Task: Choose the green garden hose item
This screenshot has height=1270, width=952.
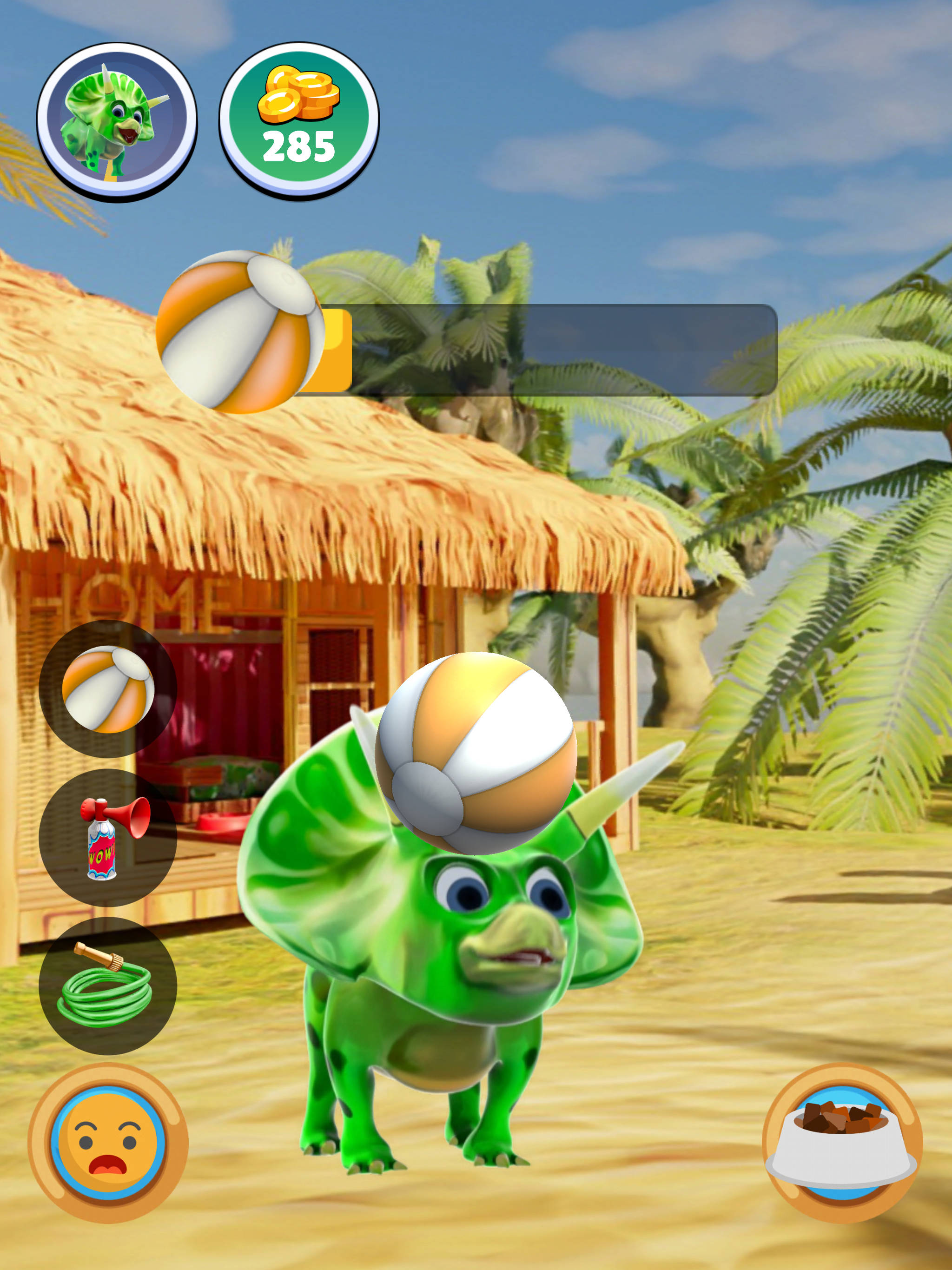Action: click(108, 985)
